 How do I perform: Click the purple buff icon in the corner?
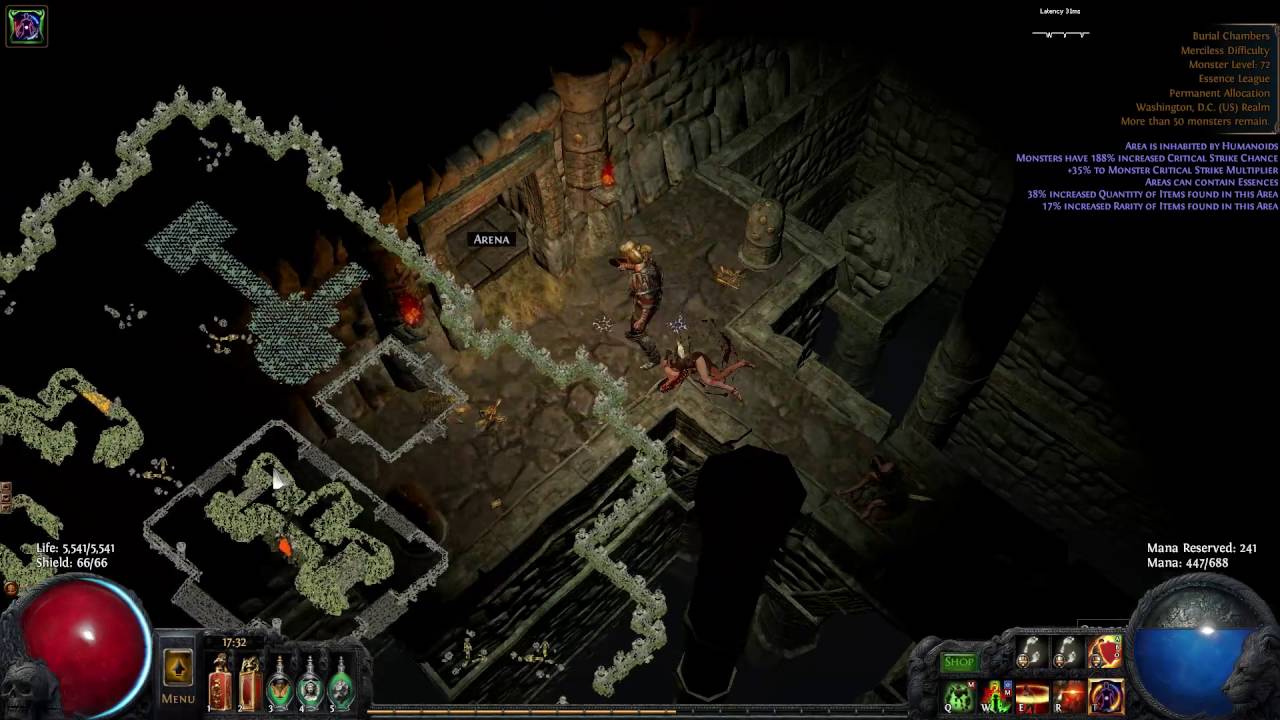tap(26, 26)
